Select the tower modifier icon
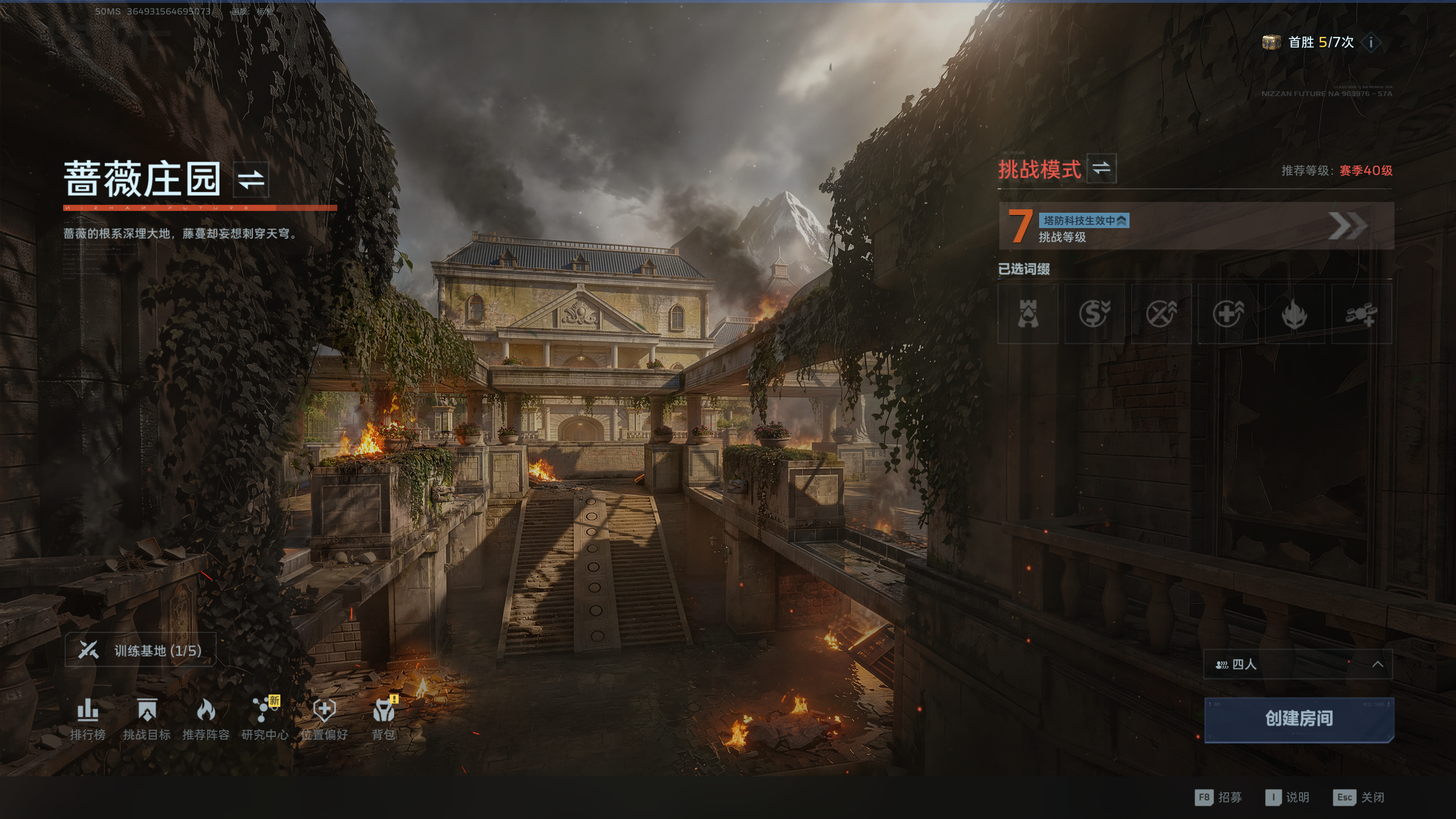The width and height of the screenshot is (1456, 819). pos(1028,314)
